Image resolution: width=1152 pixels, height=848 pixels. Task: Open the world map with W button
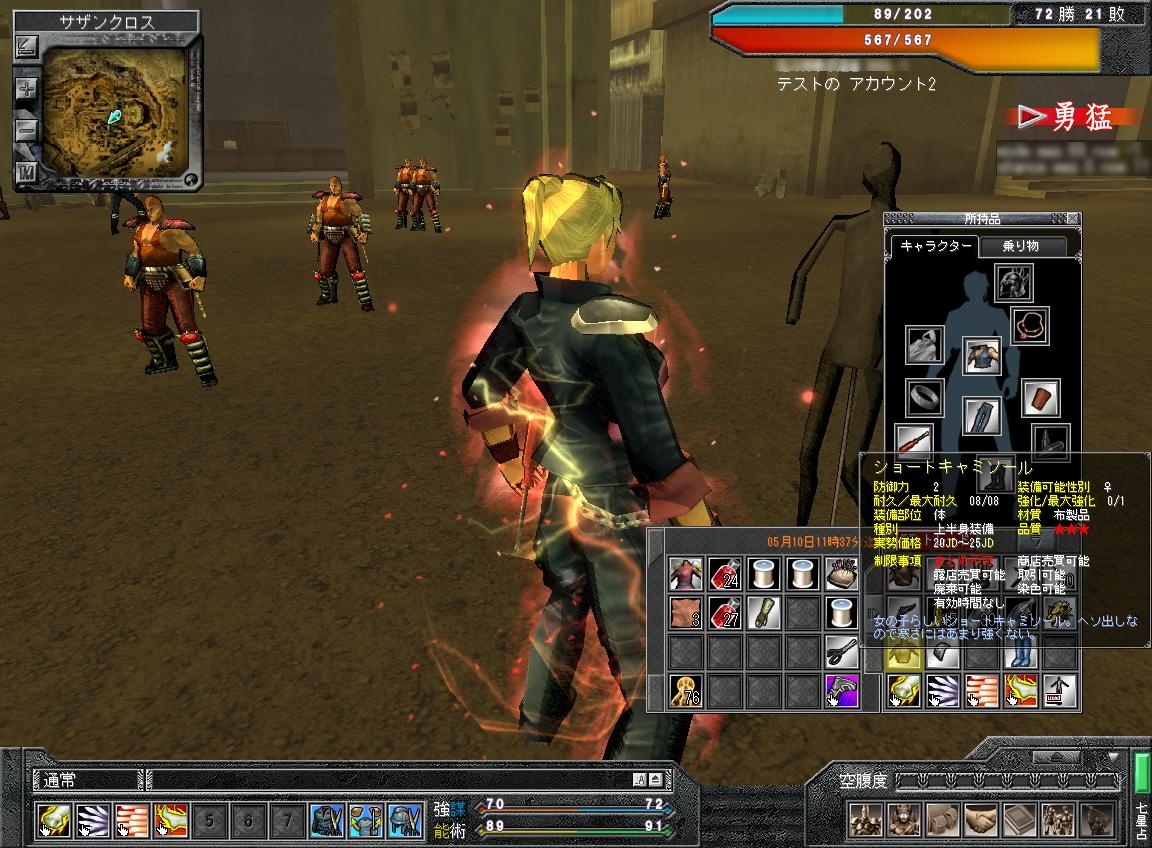tap(27, 171)
